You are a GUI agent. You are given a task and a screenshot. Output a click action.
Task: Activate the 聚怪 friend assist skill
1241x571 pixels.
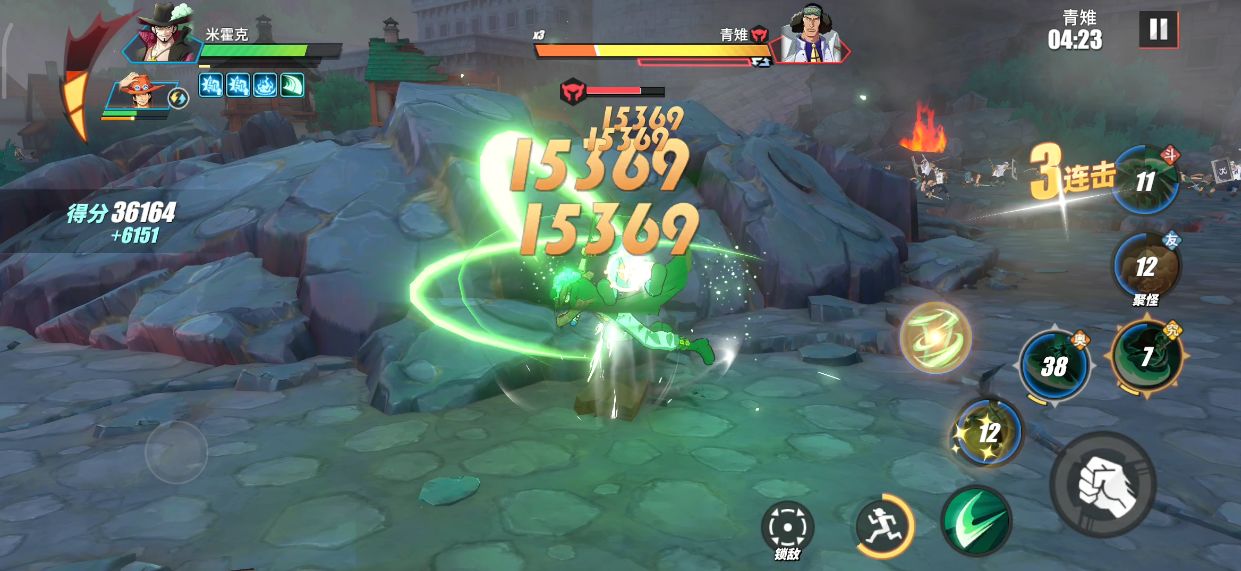(1146, 266)
